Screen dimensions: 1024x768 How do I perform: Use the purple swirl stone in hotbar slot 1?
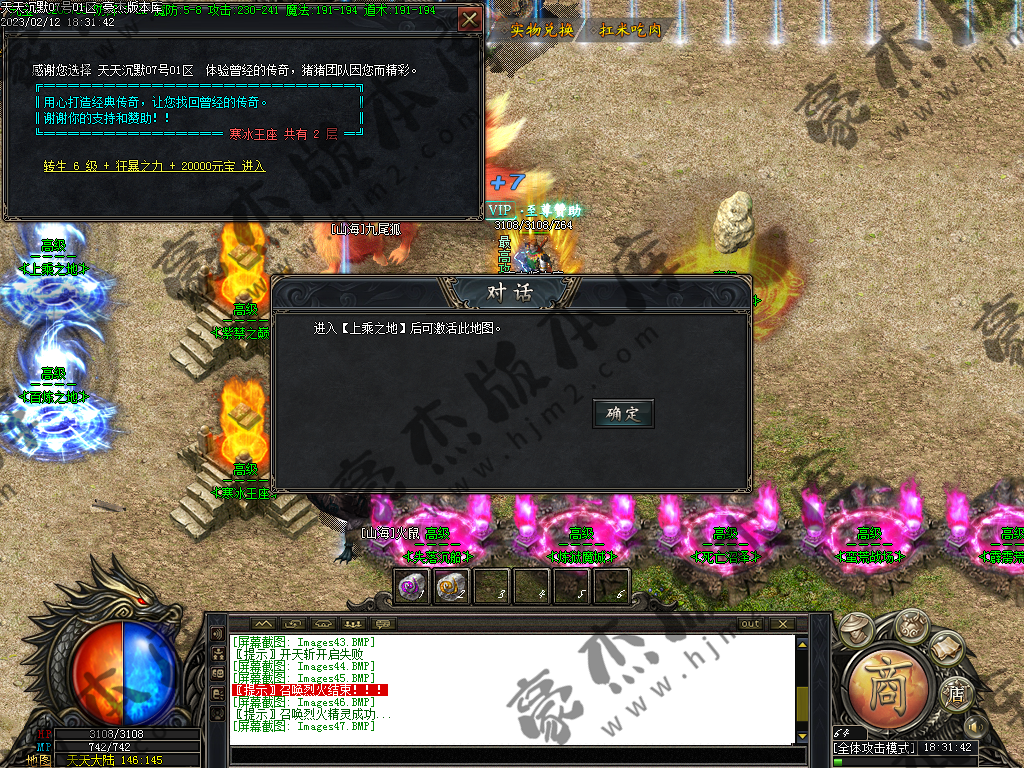pyautogui.click(x=412, y=587)
